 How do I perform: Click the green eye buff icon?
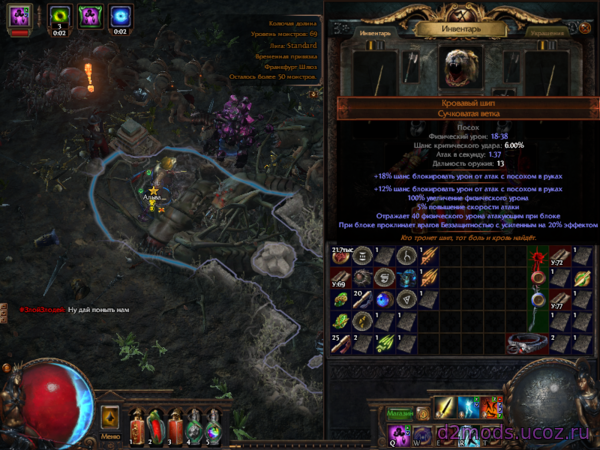(59, 15)
